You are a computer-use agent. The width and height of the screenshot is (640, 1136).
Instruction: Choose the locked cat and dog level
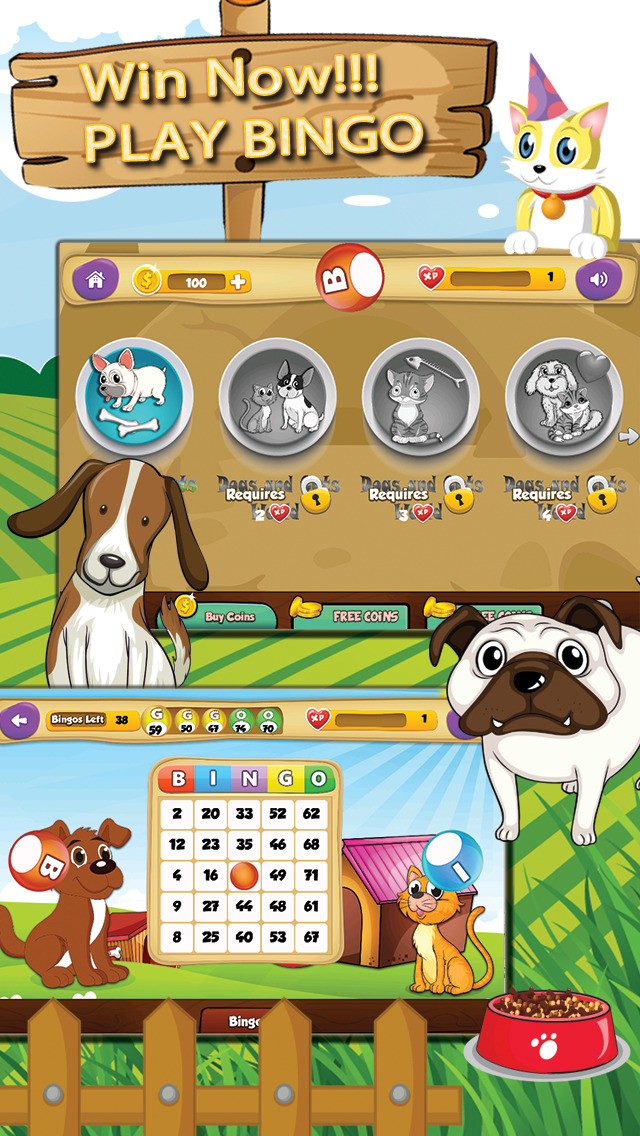[277, 397]
